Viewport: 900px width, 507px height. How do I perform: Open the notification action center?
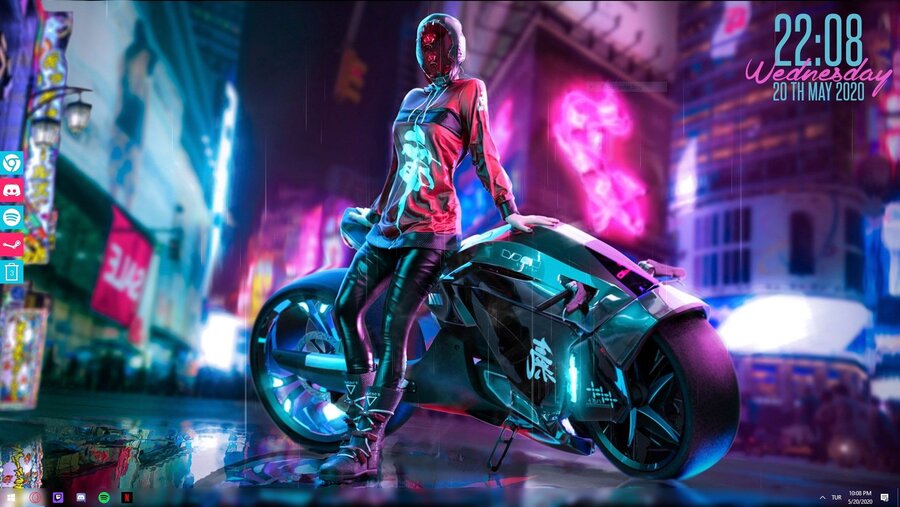tap(886, 497)
